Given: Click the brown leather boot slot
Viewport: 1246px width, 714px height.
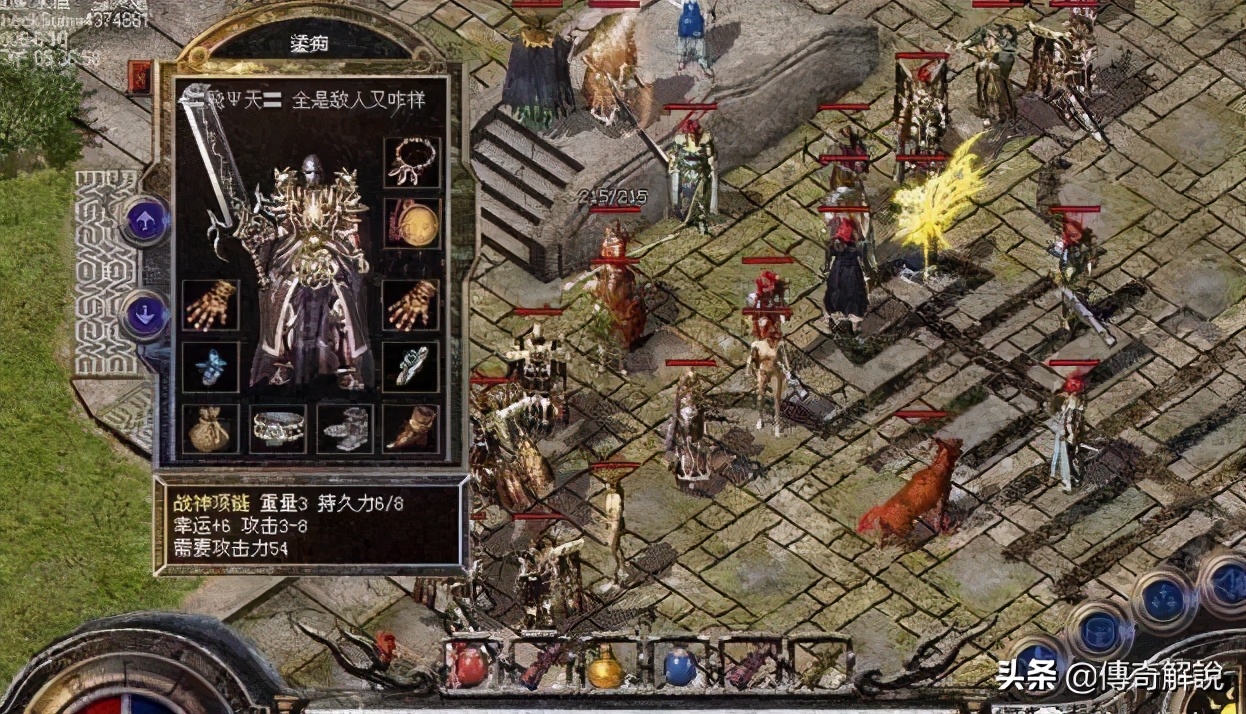Looking at the screenshot, I should point(412,429).
